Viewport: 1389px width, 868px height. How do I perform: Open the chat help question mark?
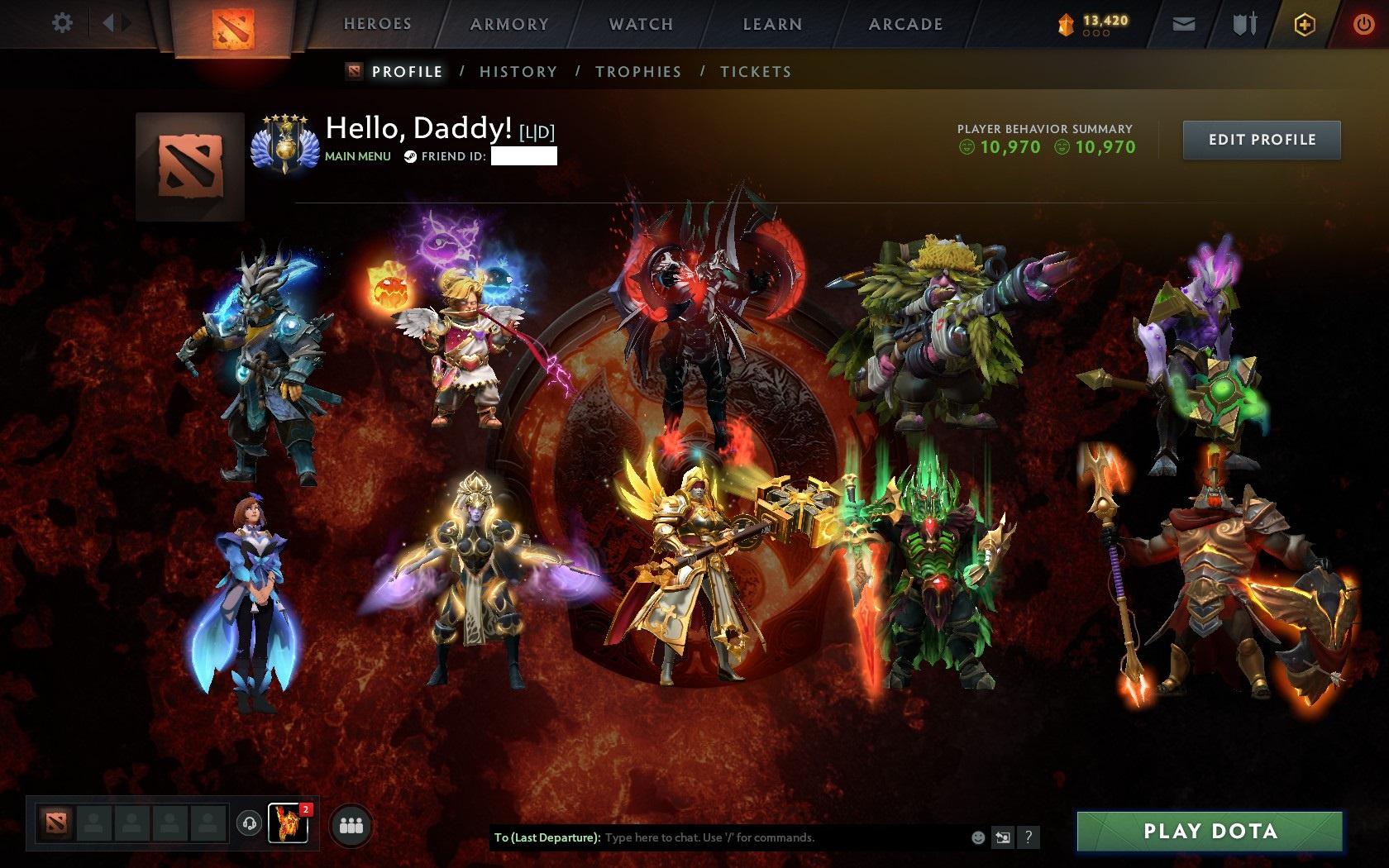pos(1029,837)
